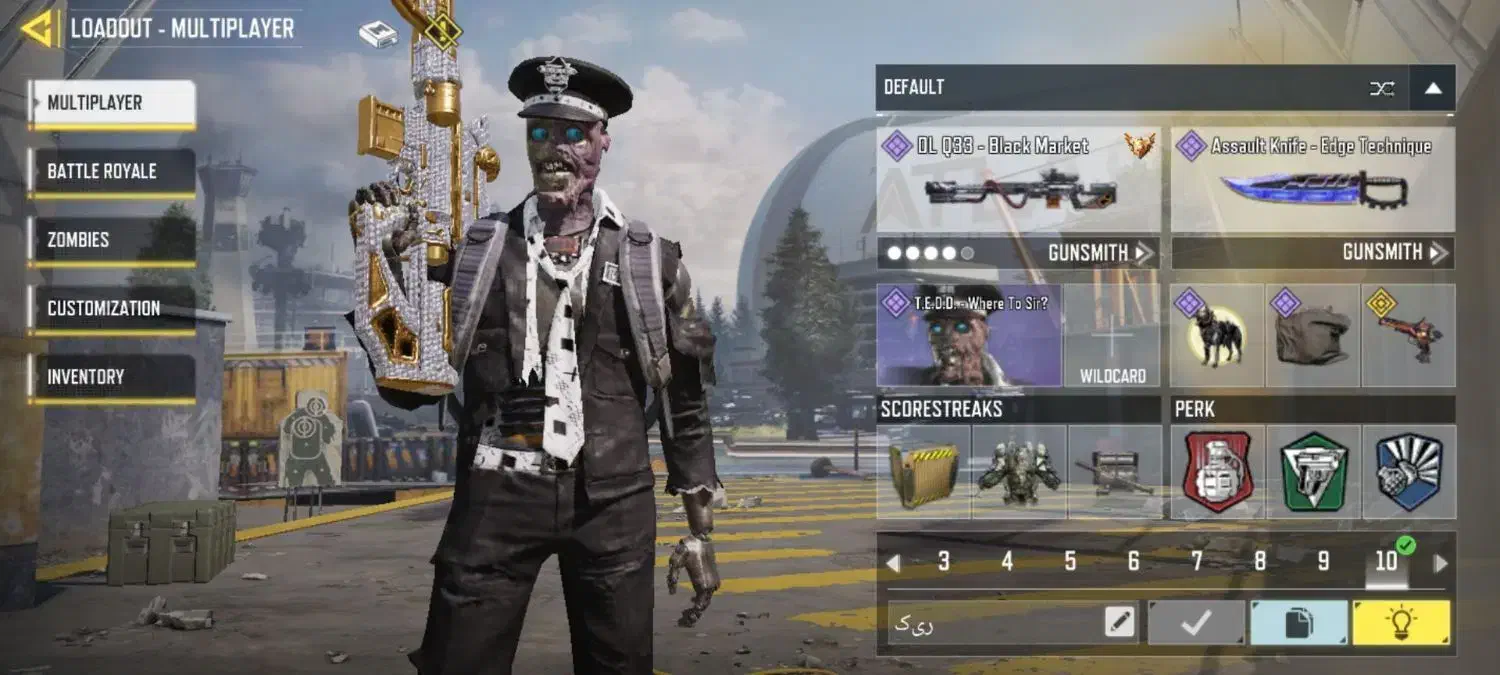Viewport: 1500px width, 675px height.
Task: Collapse the Default loadout dropdown arrow
Action: click(1432, 88)
